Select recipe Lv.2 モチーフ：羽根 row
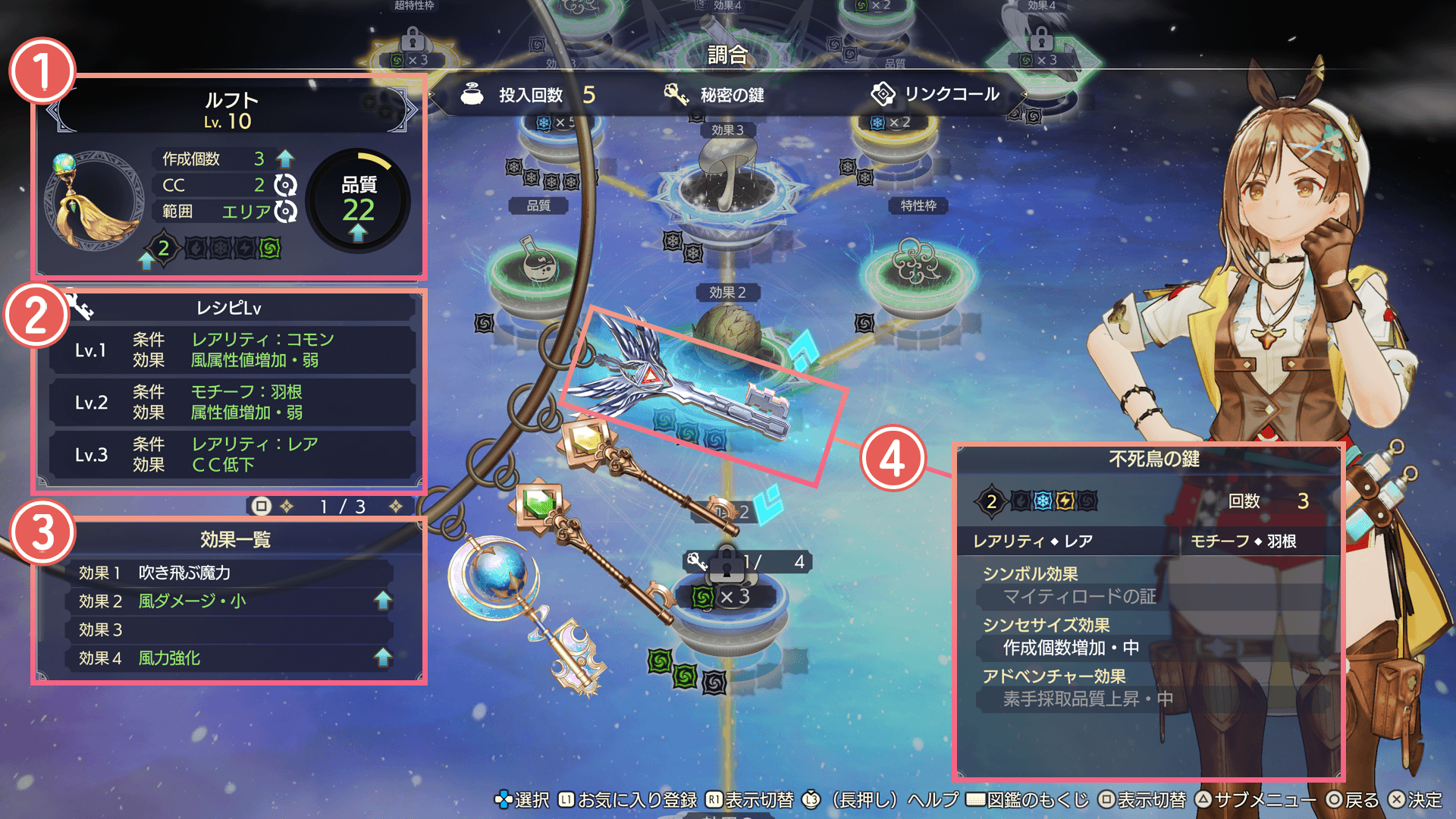The width and height of the screenshot is (1456, 819). click(232, 402)
